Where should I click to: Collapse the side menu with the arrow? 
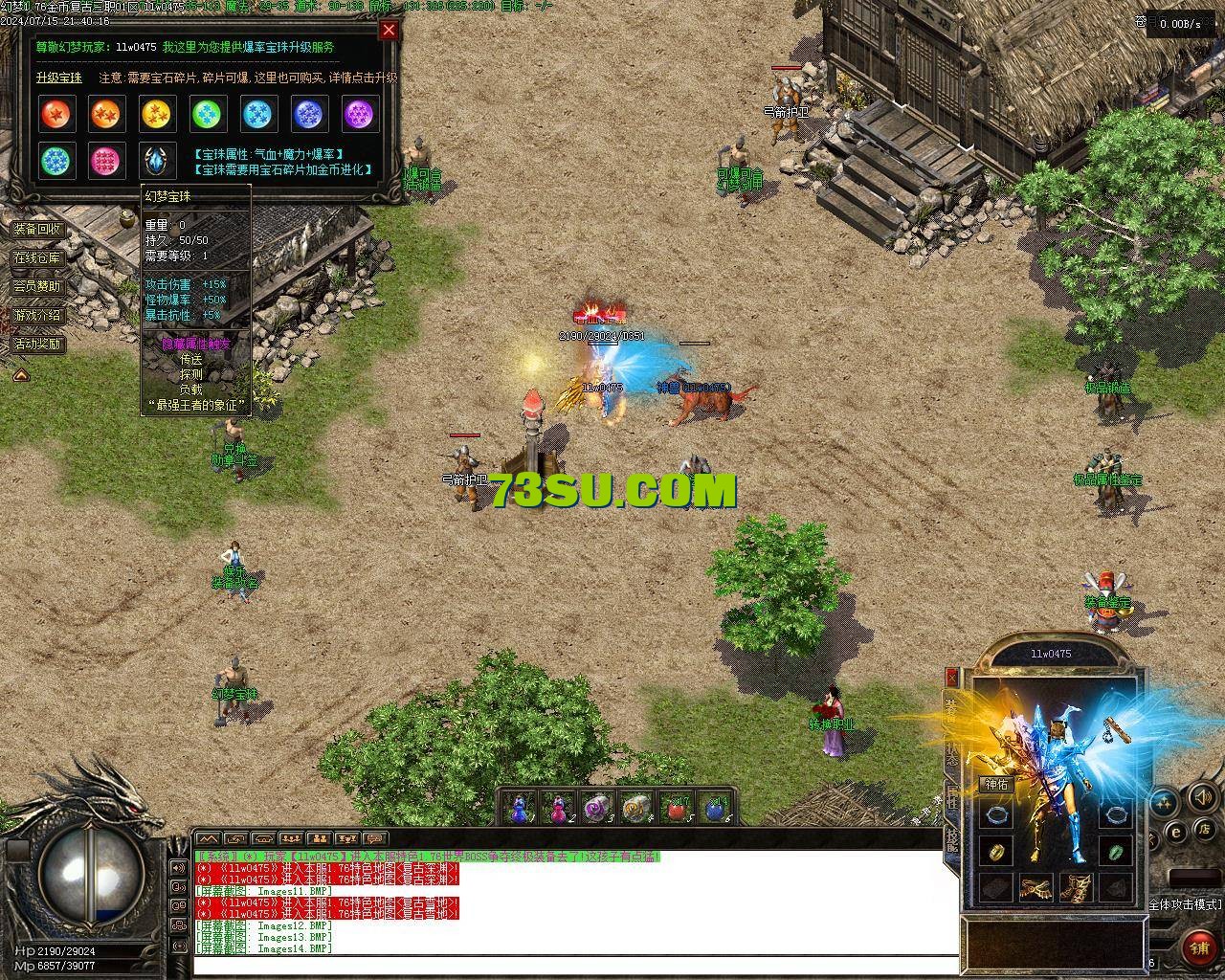(20, 375)
